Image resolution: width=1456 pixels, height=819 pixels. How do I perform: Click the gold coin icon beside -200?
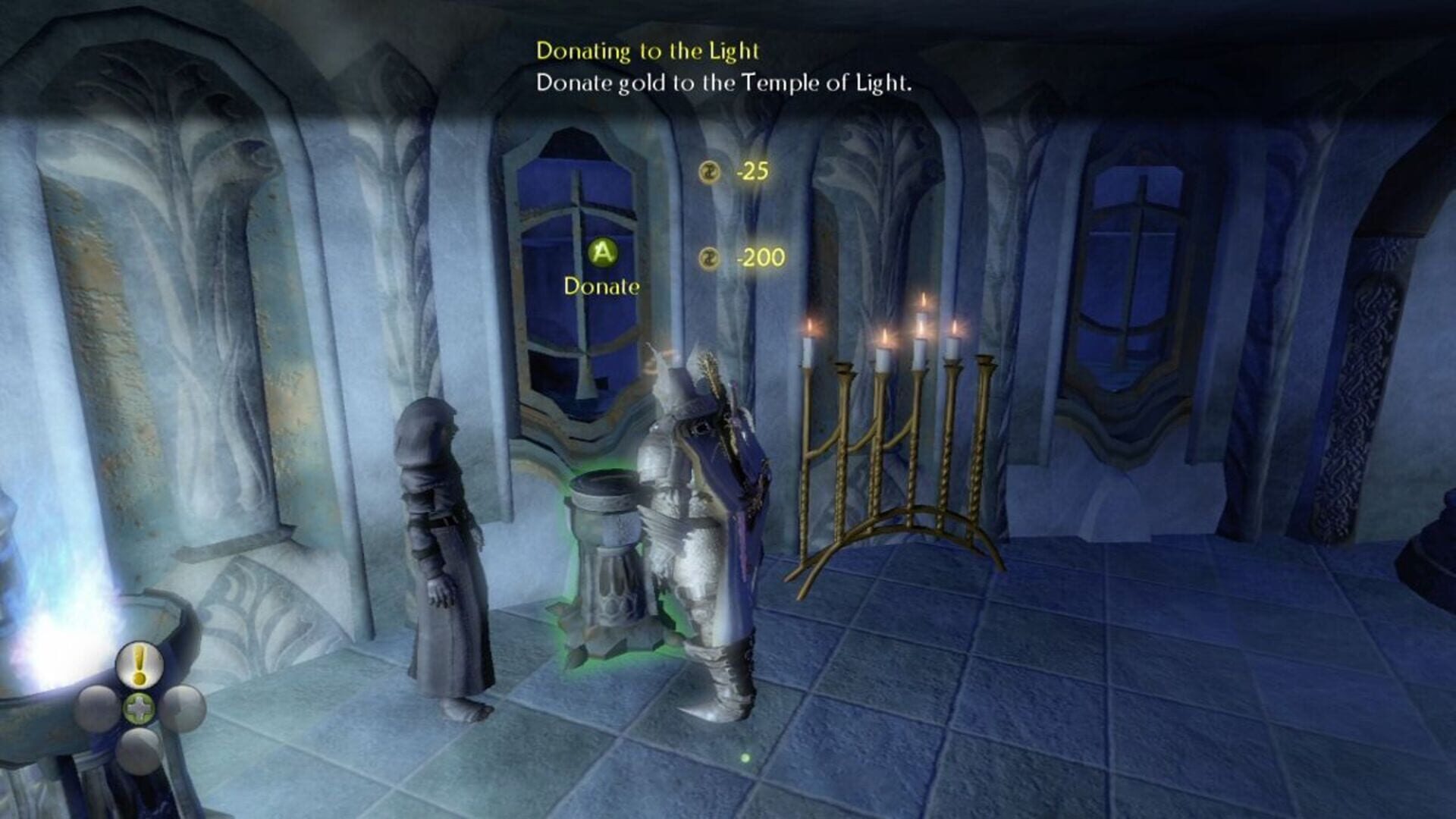709,258
